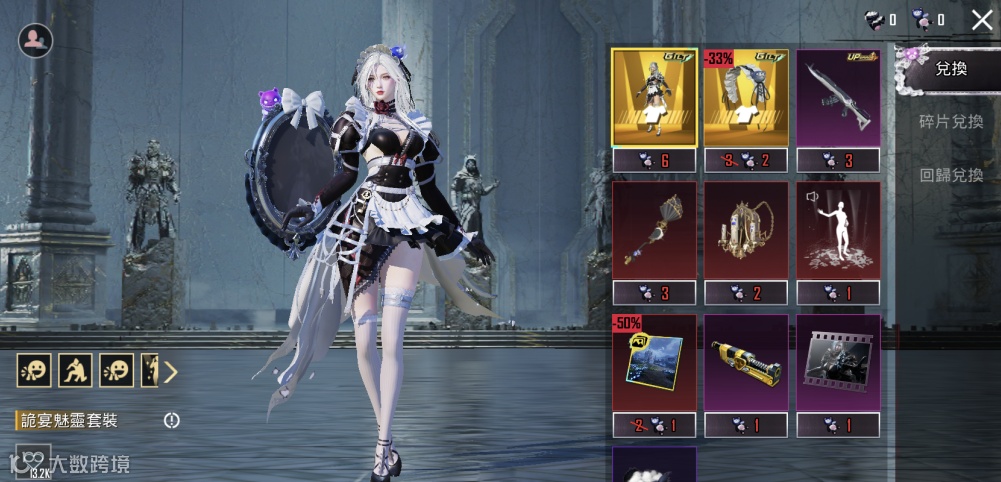Pick the yellow and black weapon skin
Screen dimensions: 1001x482
point(745,362)
